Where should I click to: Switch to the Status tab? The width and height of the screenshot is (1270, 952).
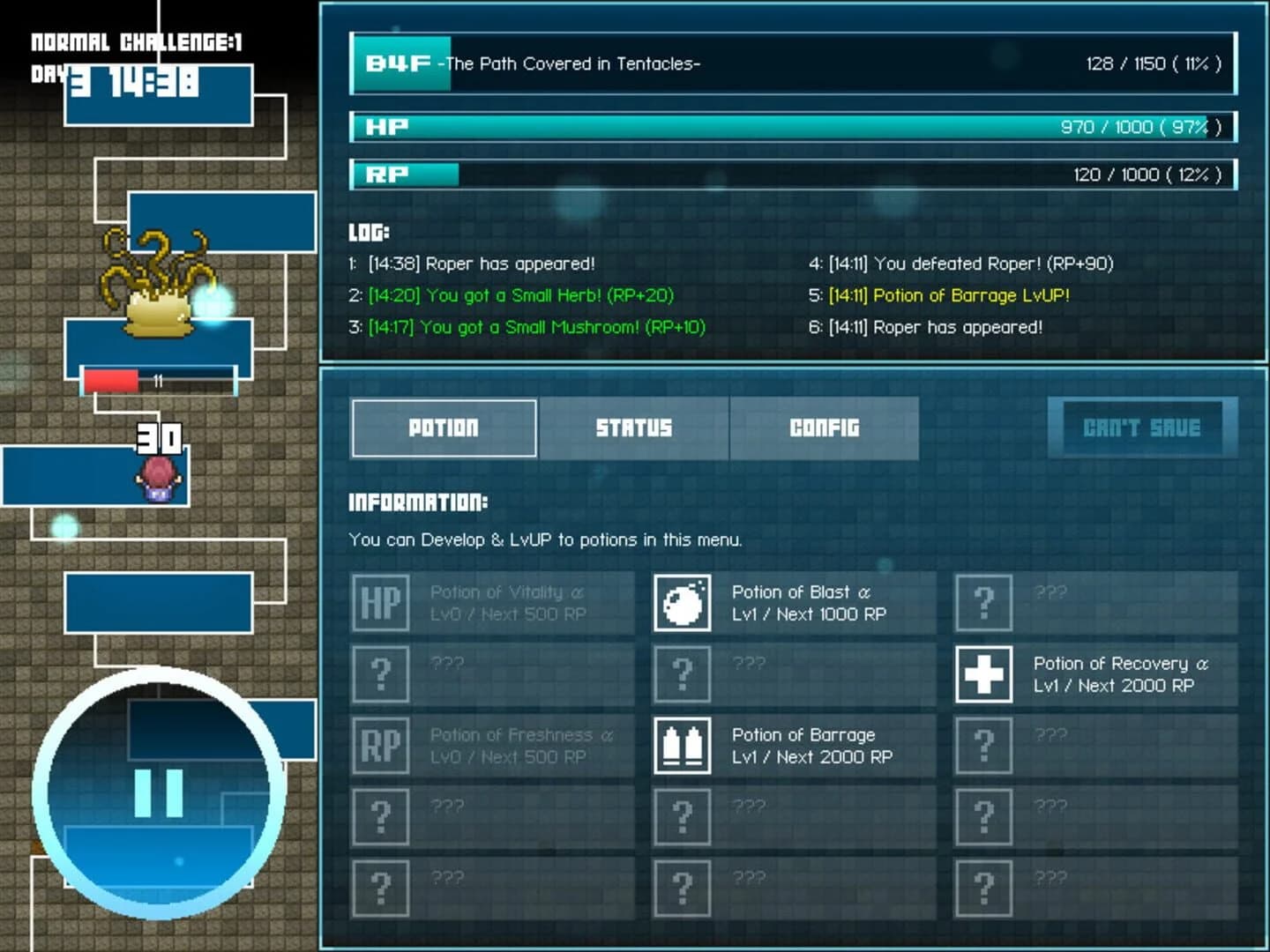click(634, 428)
